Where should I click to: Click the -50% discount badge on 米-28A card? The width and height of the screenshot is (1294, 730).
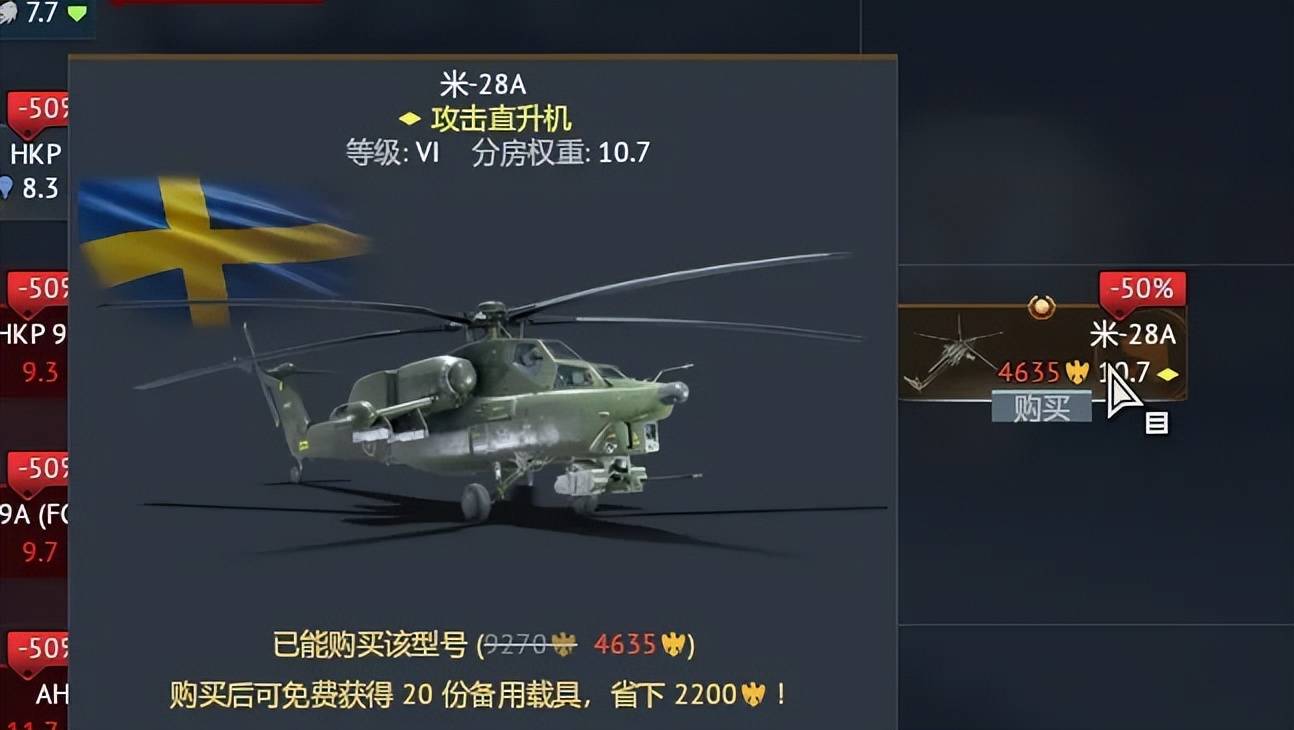tap(1141, 289)
